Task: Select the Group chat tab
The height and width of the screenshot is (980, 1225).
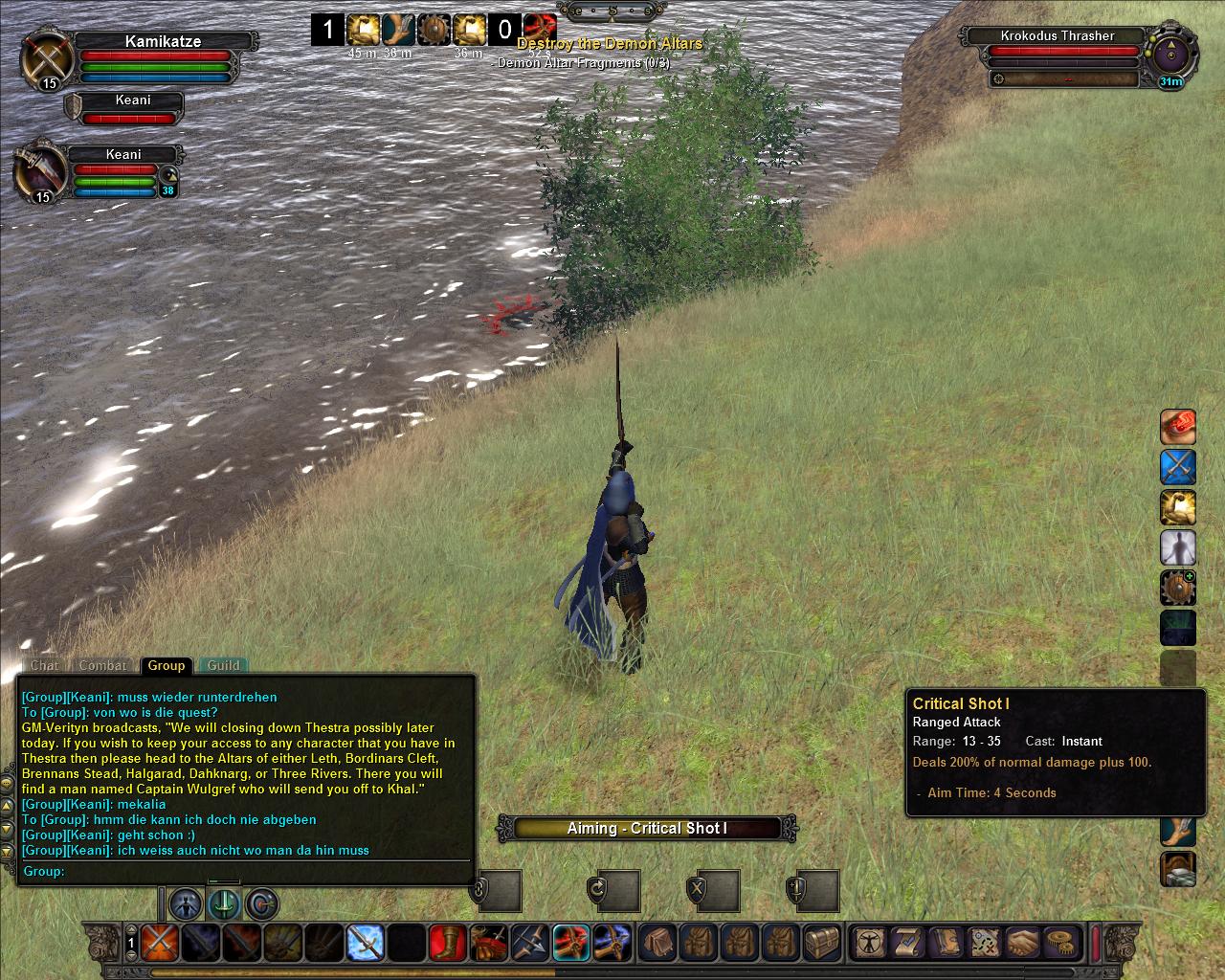Action: pos(166,665)
